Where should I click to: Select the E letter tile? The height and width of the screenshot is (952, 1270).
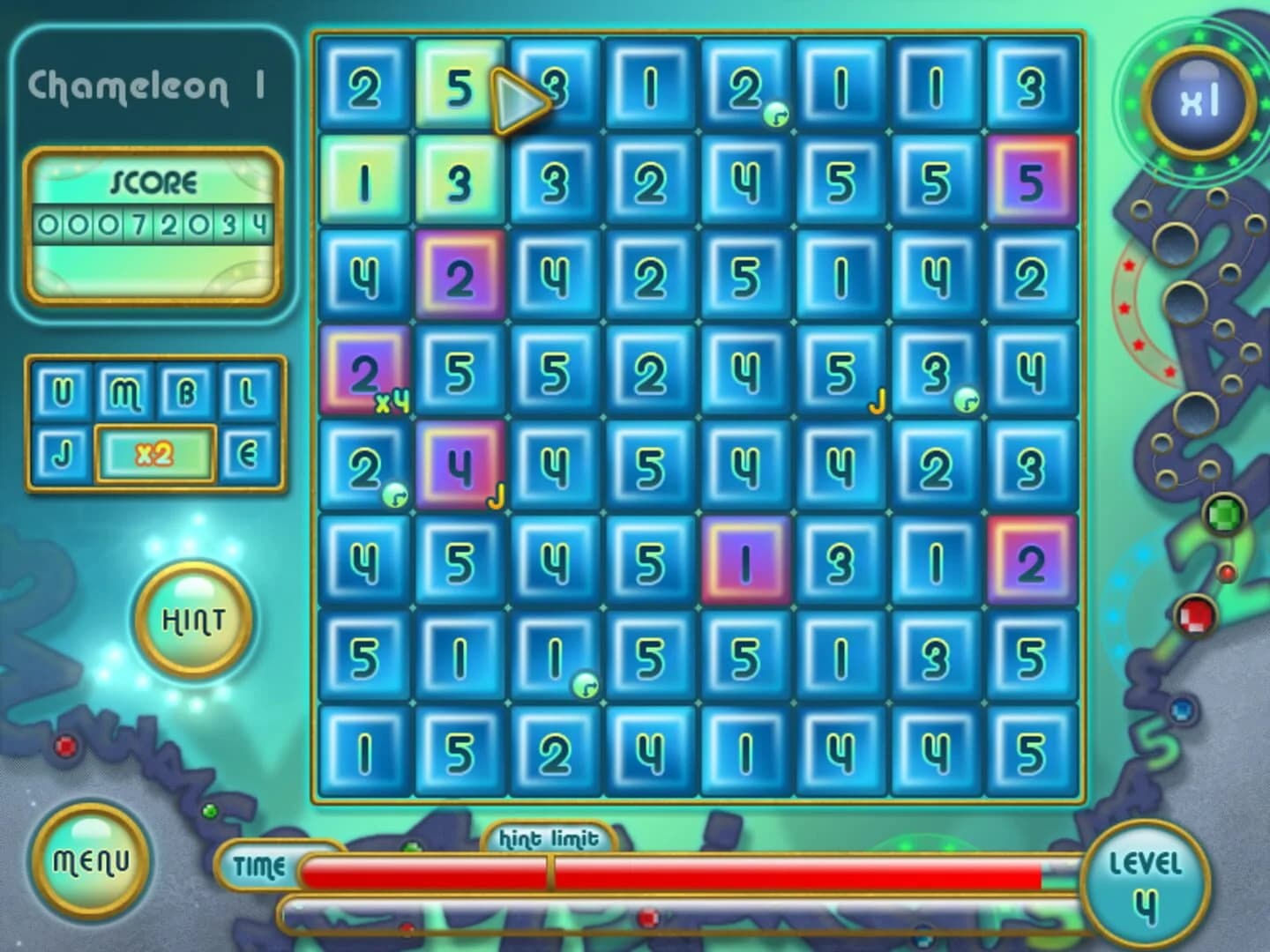[250, 454]
